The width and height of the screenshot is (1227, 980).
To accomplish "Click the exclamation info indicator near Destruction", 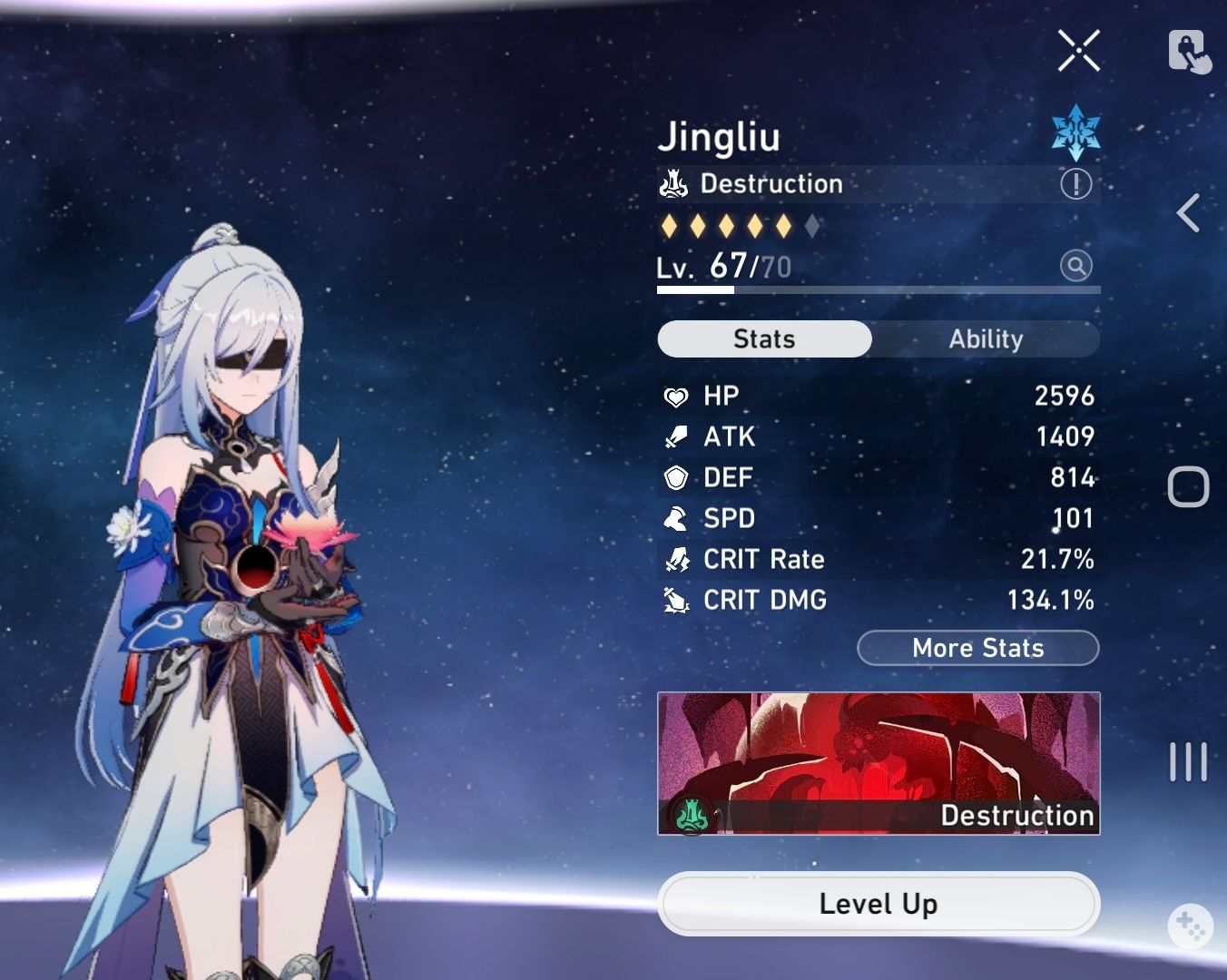I will point(1075,184).
